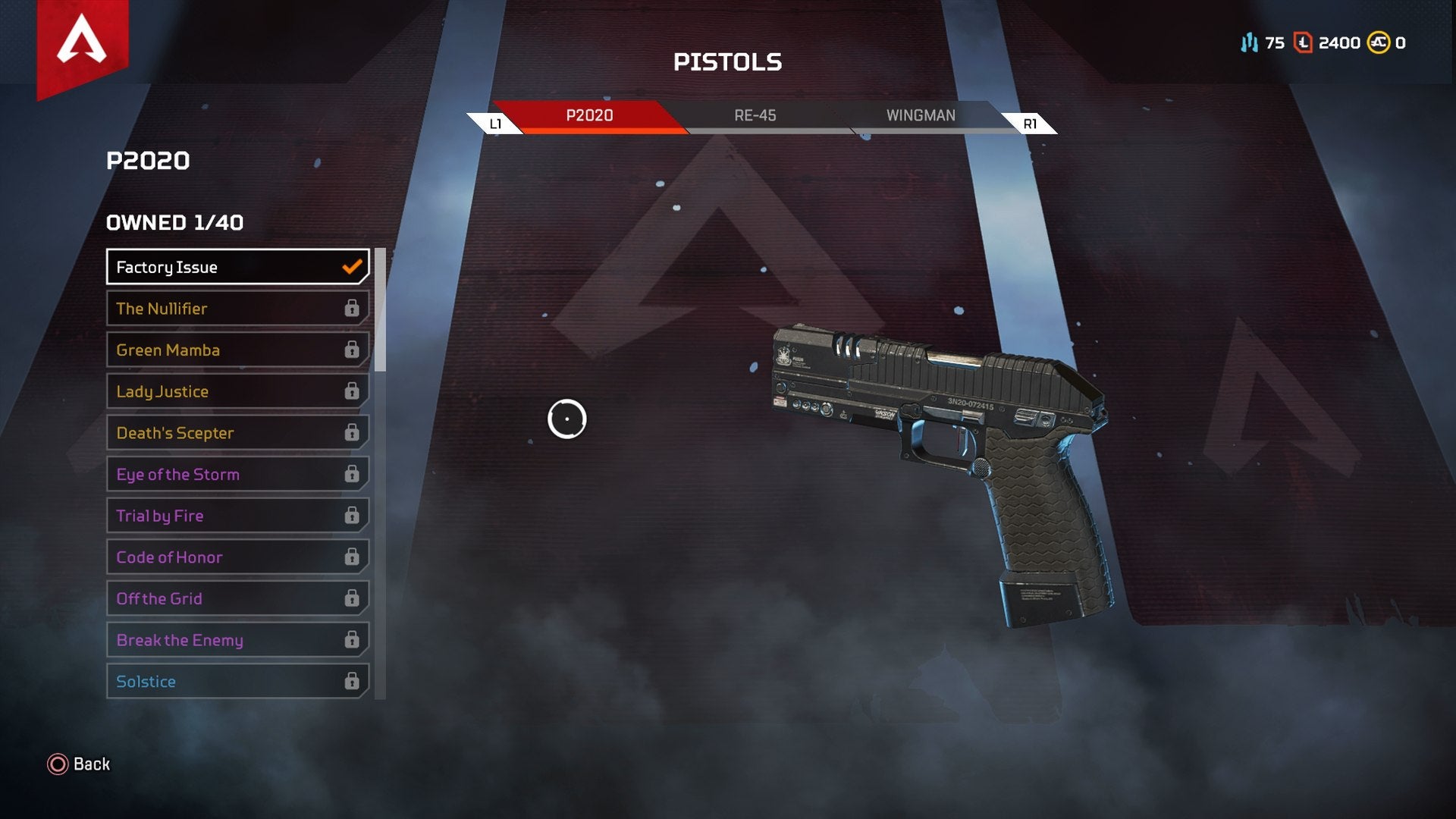Image resolution: width=1456 pixels, height=819 pixels.
Task: Click the lock icon beside Solstice
Action: pos(351,681)
